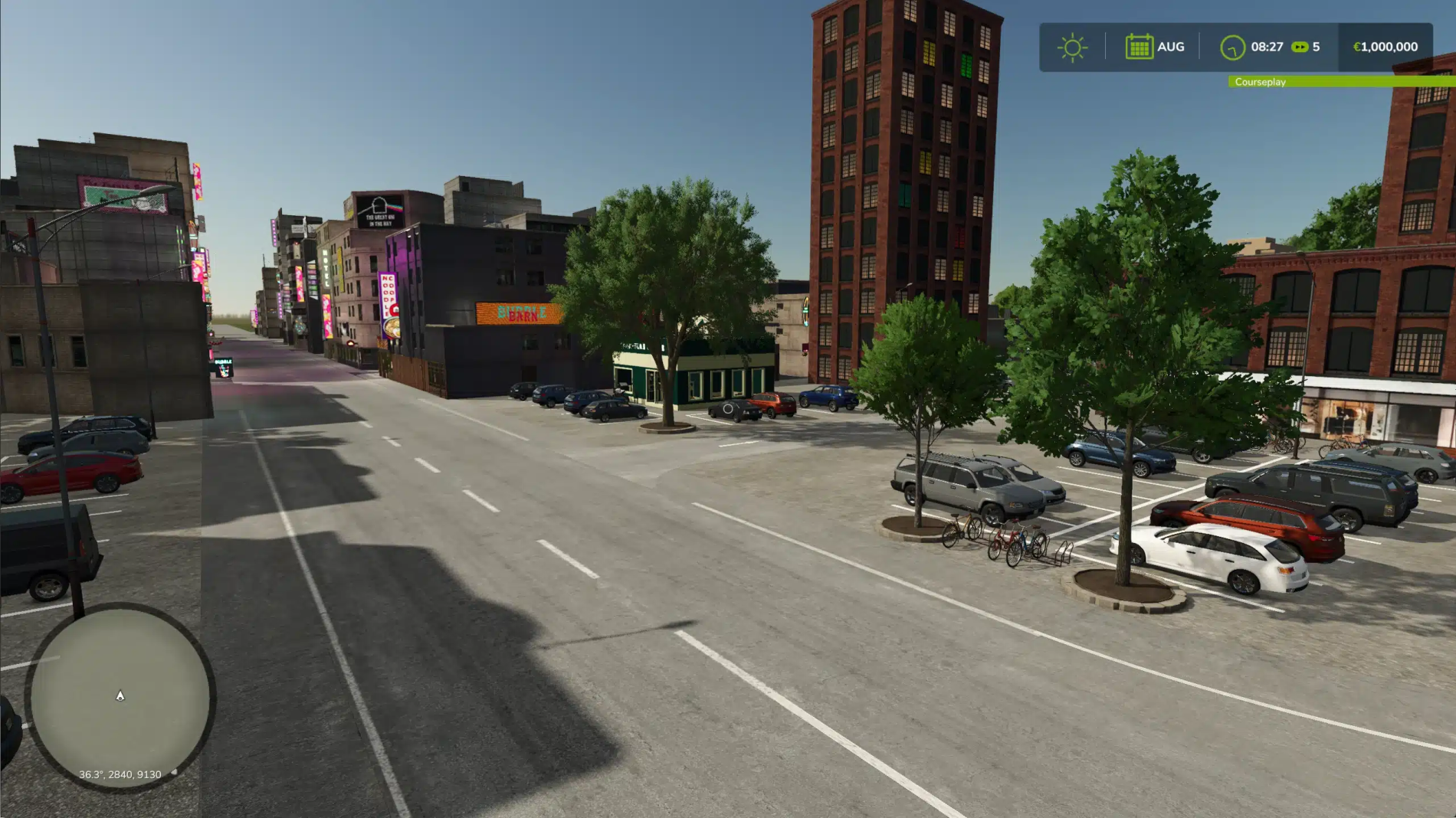Open the €1,000,000 finances panel

1384,46
